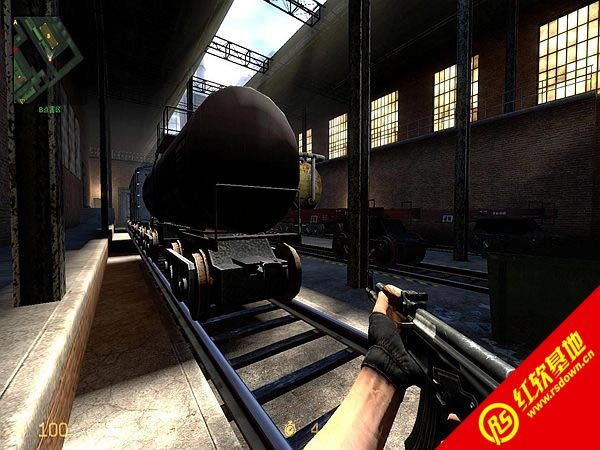
Task: Click the A bombsite label on radar
Action: pyautogui.click(x=15, y=22)
